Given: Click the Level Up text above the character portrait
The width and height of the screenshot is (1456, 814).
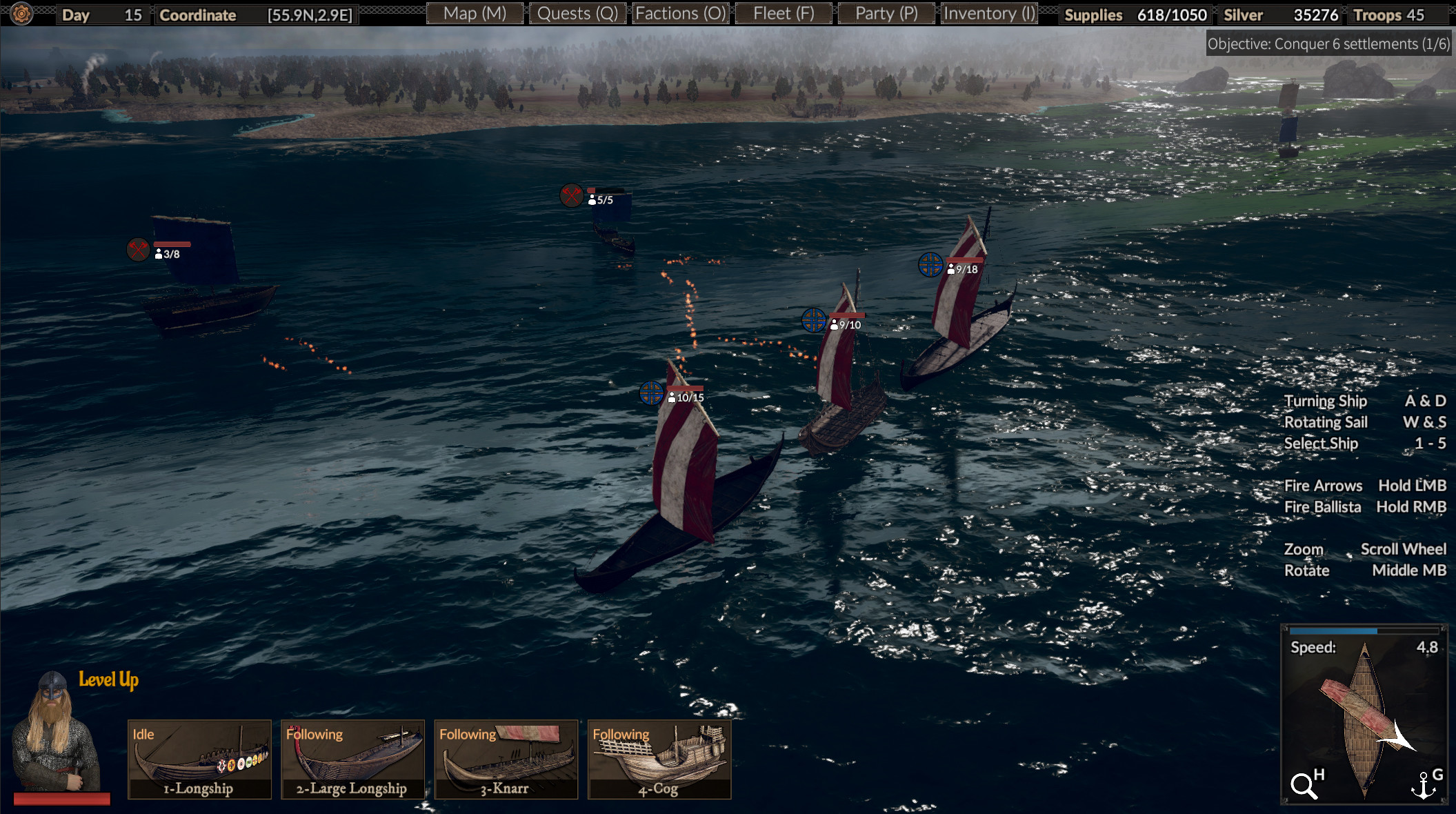Looking at the screenshot, I should pyautogui.click(x=107, y=679).
